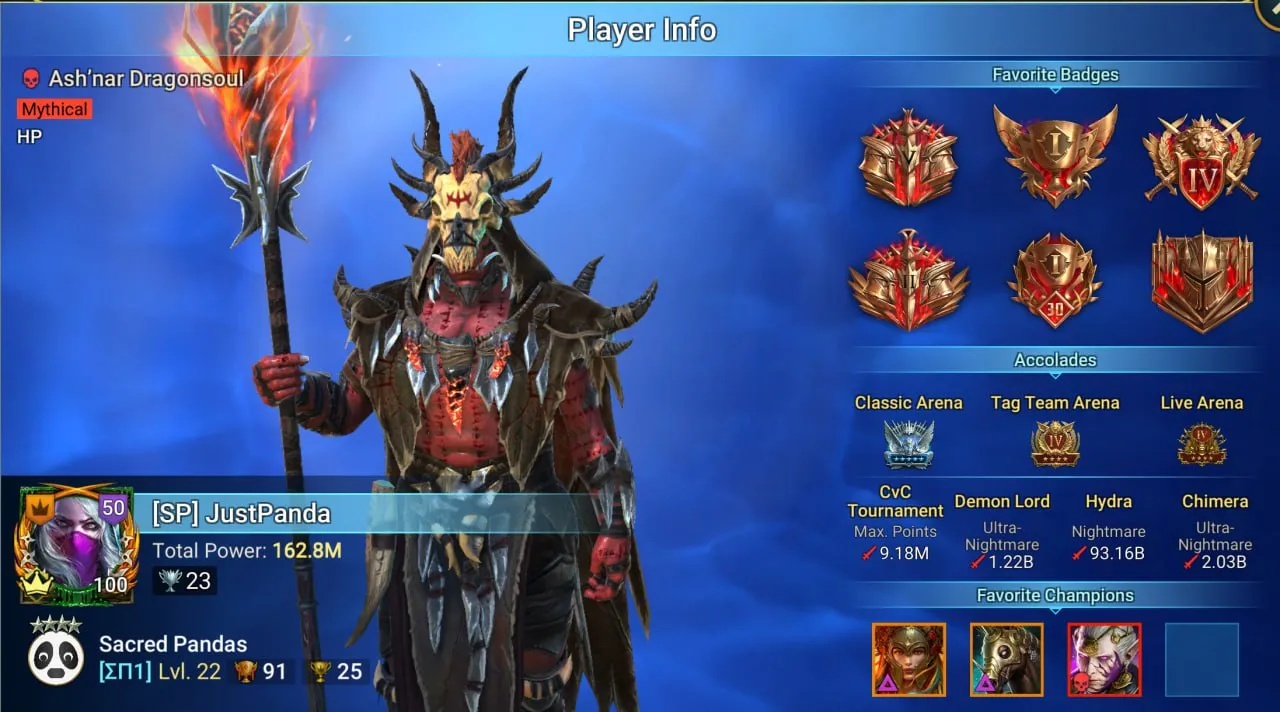Click the empty favorite champion slot
Image resolution: width=1280 pixels, height=712 pixels.
coord(1201,659)
